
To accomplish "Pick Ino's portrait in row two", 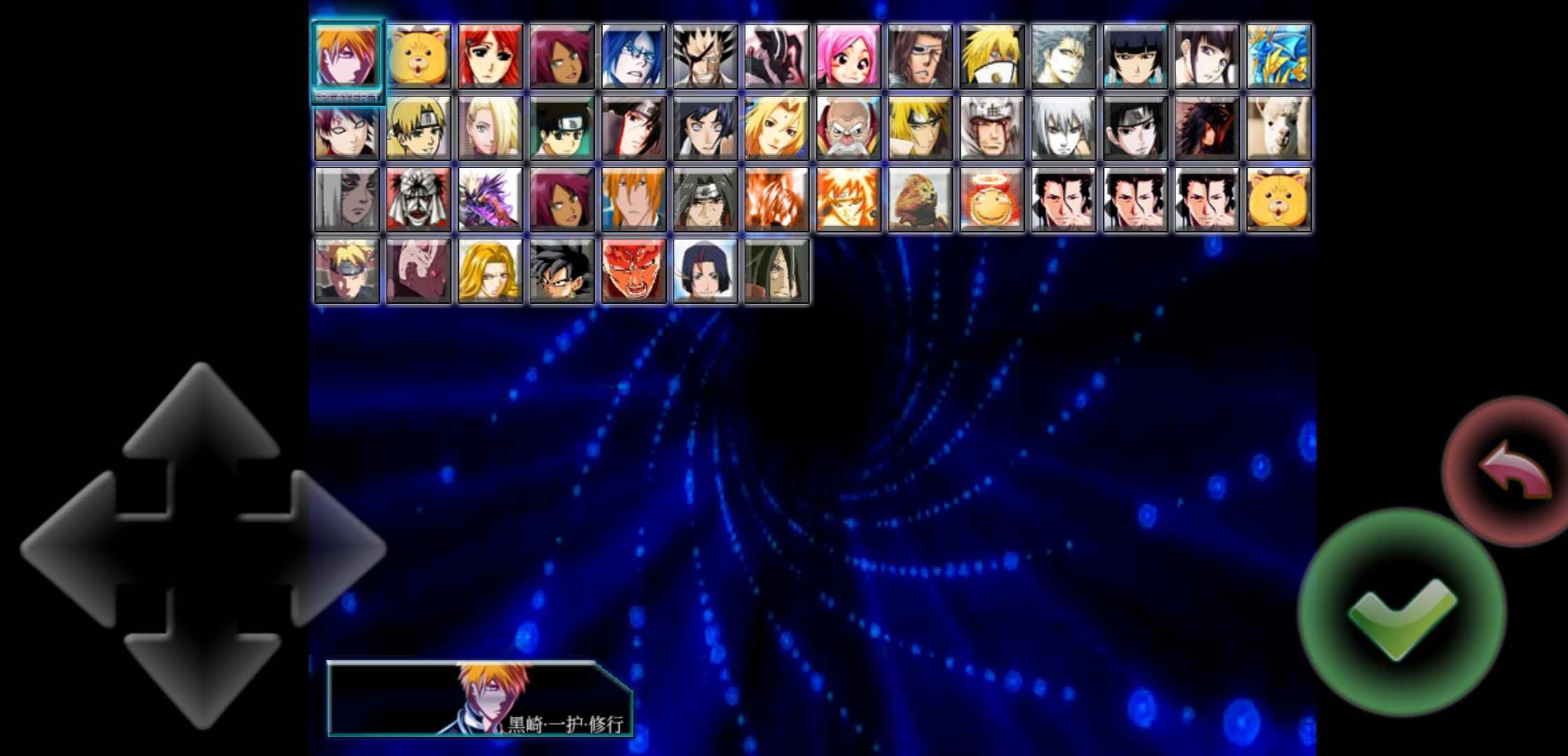I will [x=490, y=129].
